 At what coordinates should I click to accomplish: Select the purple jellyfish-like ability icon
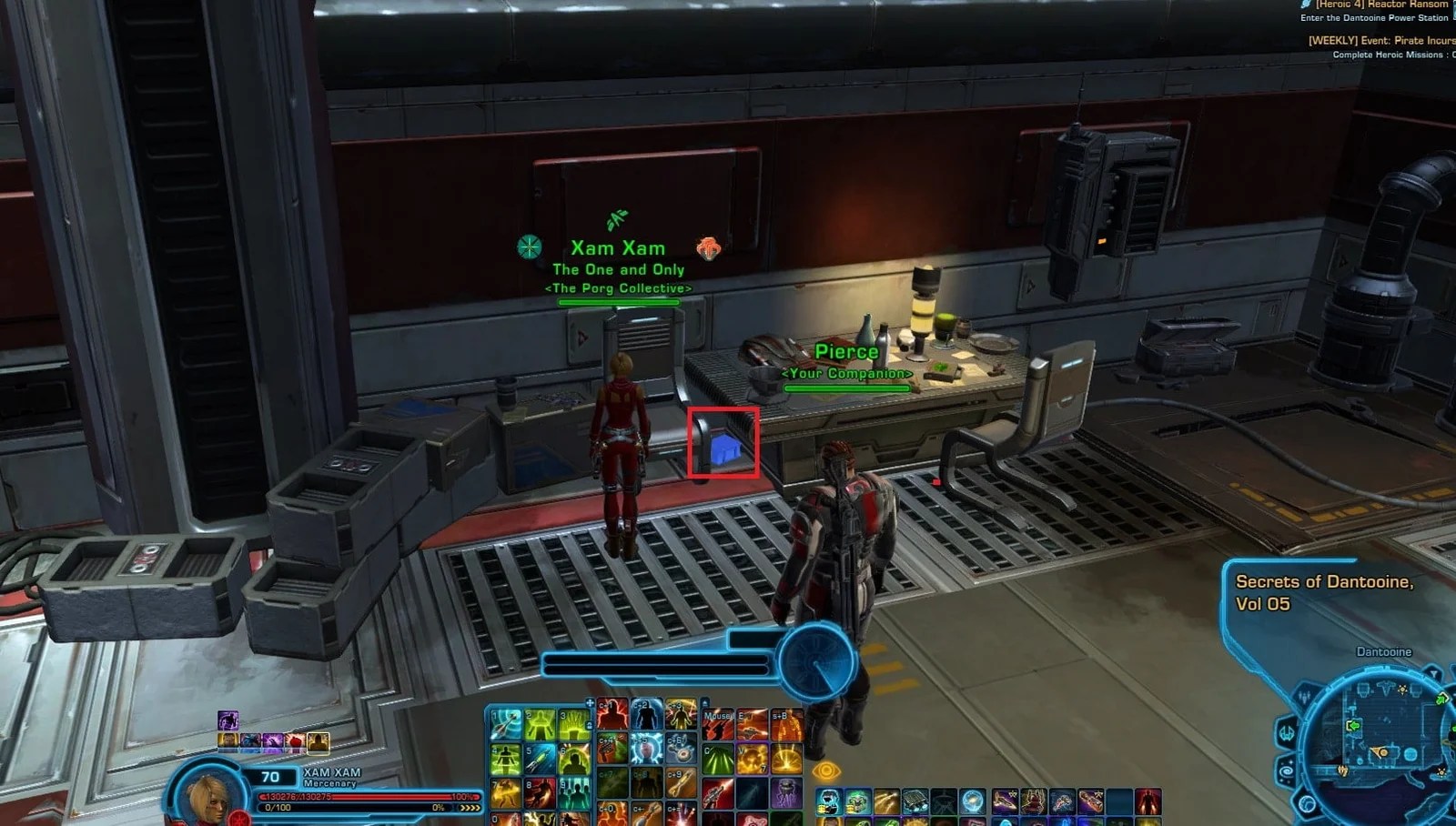tap(786, 792)
